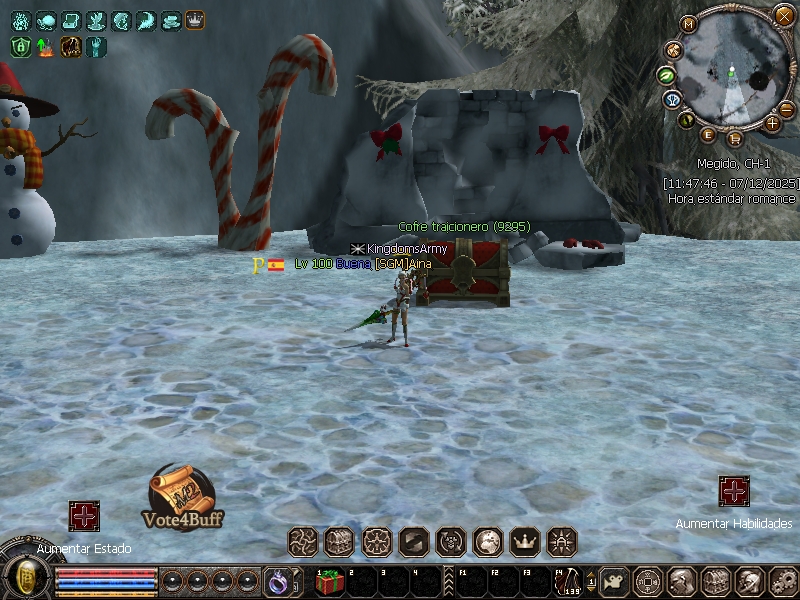Click the crown icon in the shortcut row
Screen dimensions: 800x600
(x=525, y=542)
